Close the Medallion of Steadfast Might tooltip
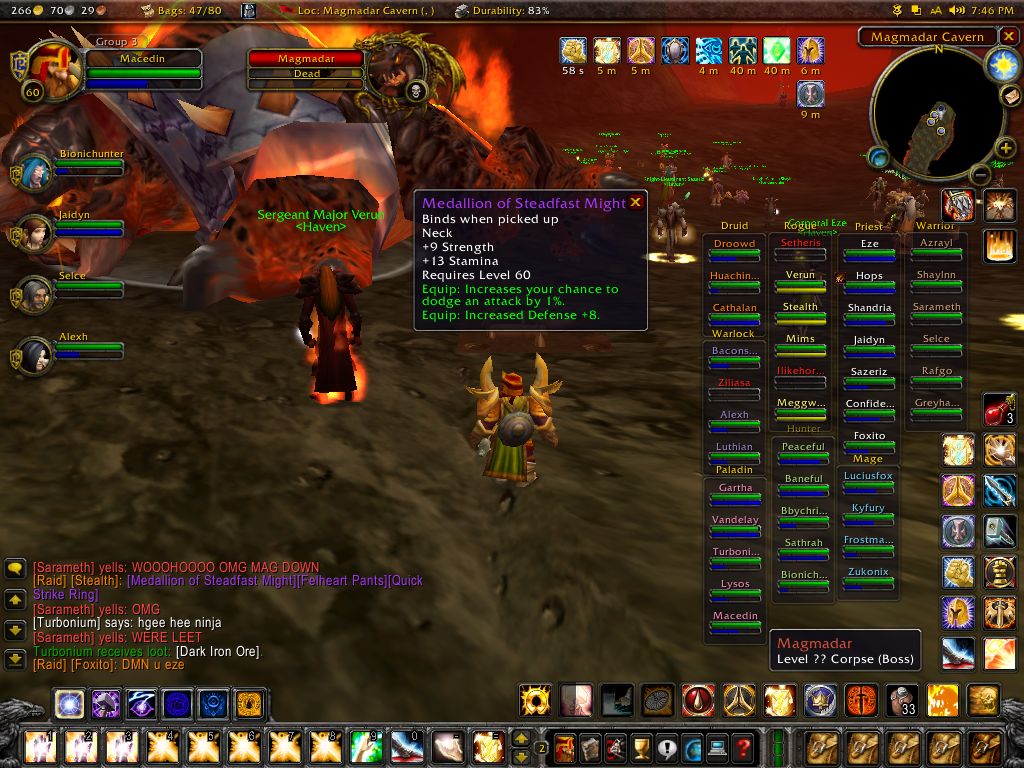Viewport: 1024px width, 768px height. click(x=635, y=202)
